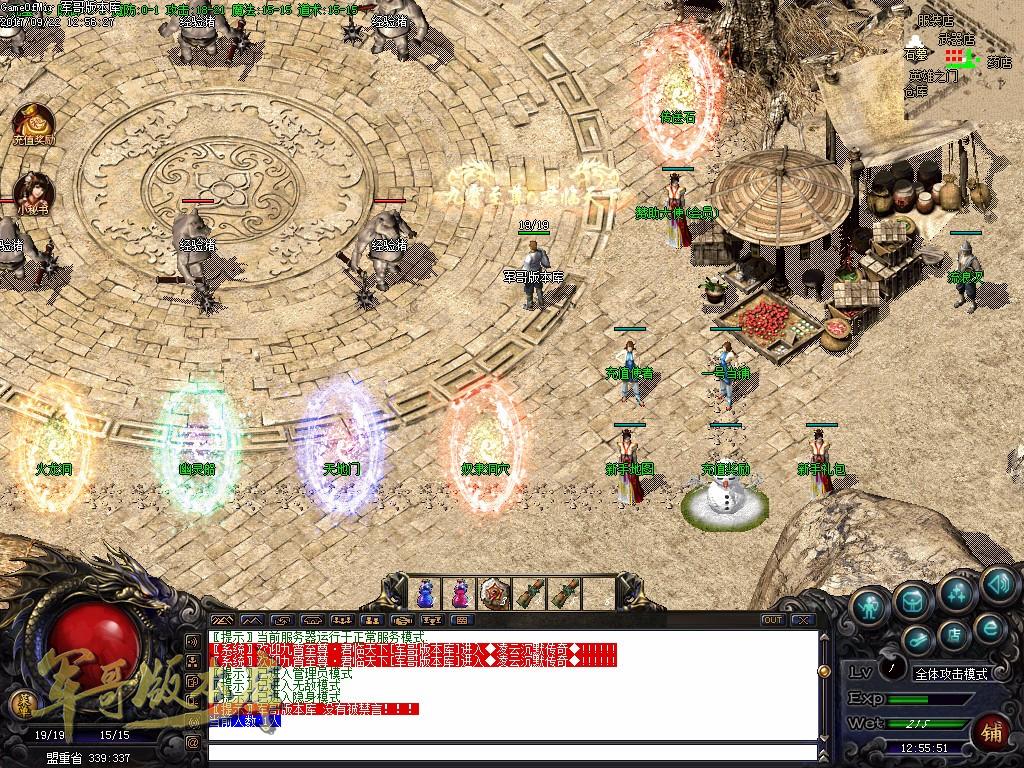Select the blue potion in the belt
This screenshot has width=1024, height=768.
427,593
